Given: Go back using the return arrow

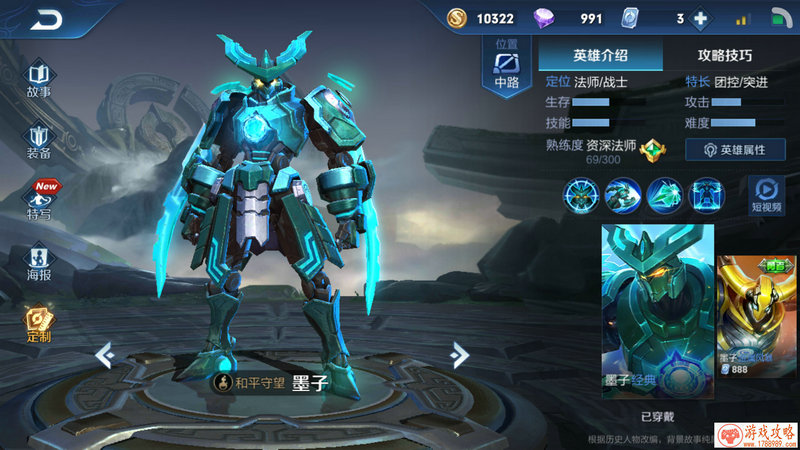Looking at the screenshot, I should 47,20.
